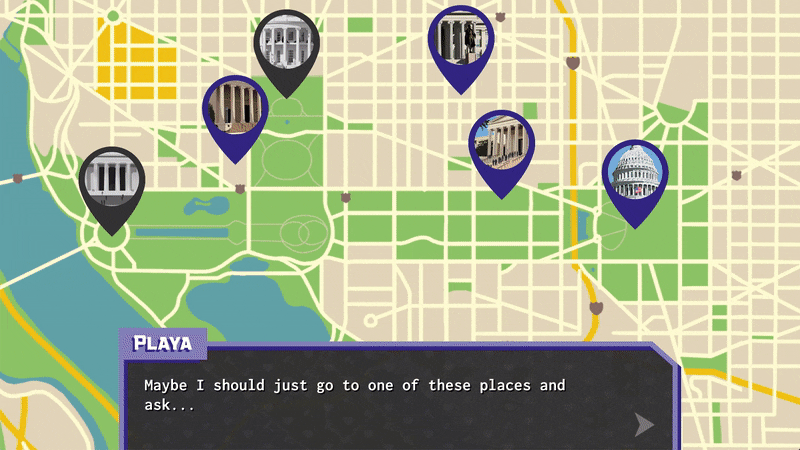Select the gray Lincoln Memorial map pin

[112, 180]
